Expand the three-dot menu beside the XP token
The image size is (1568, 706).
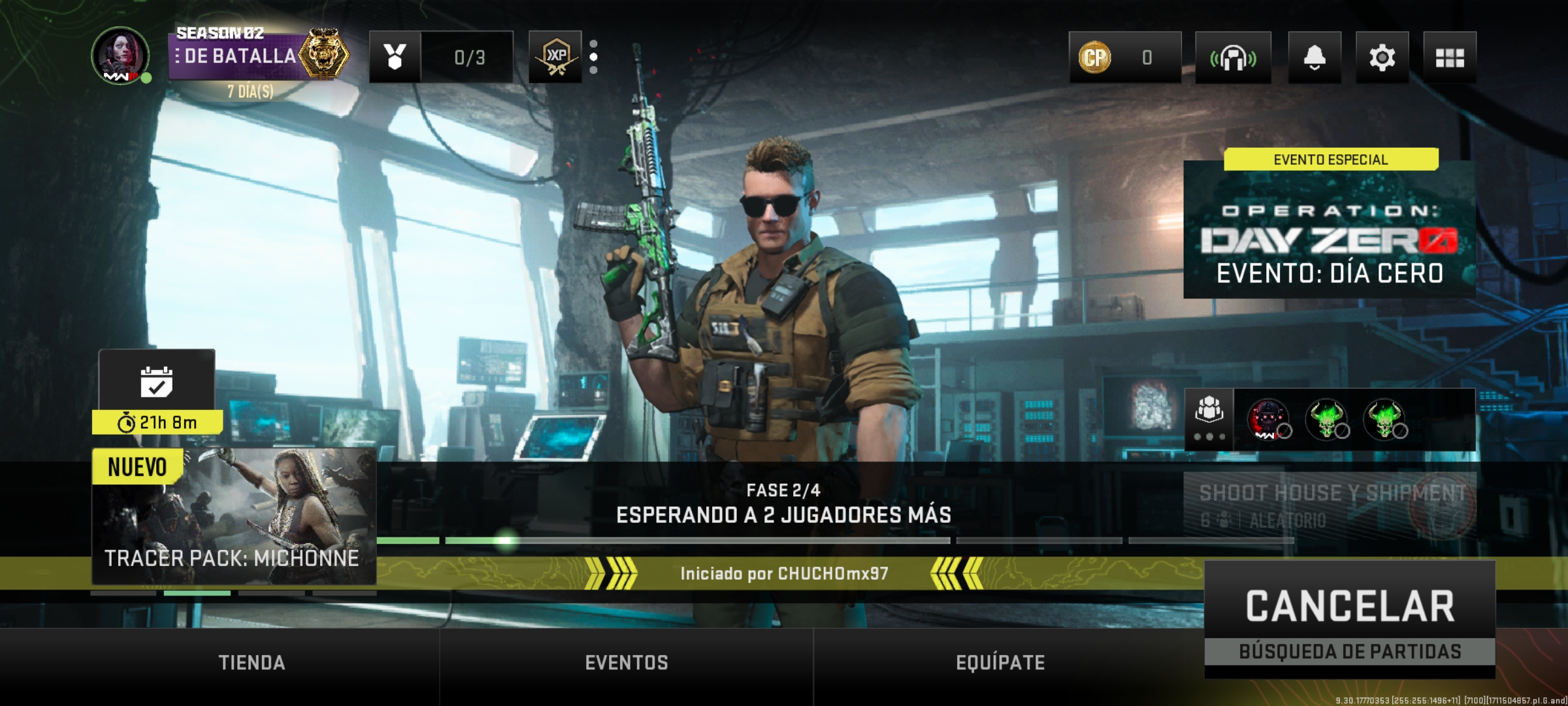point(593,58)
